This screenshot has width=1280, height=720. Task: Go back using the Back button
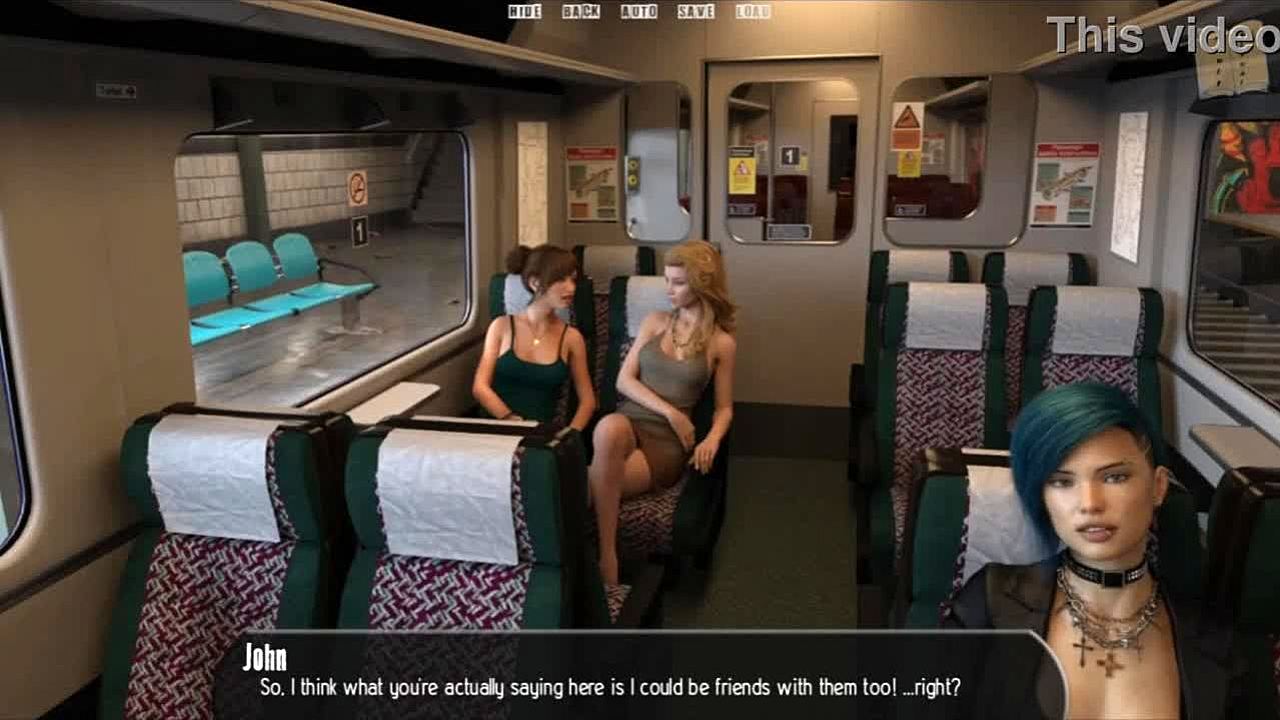[x=580, y=12]
